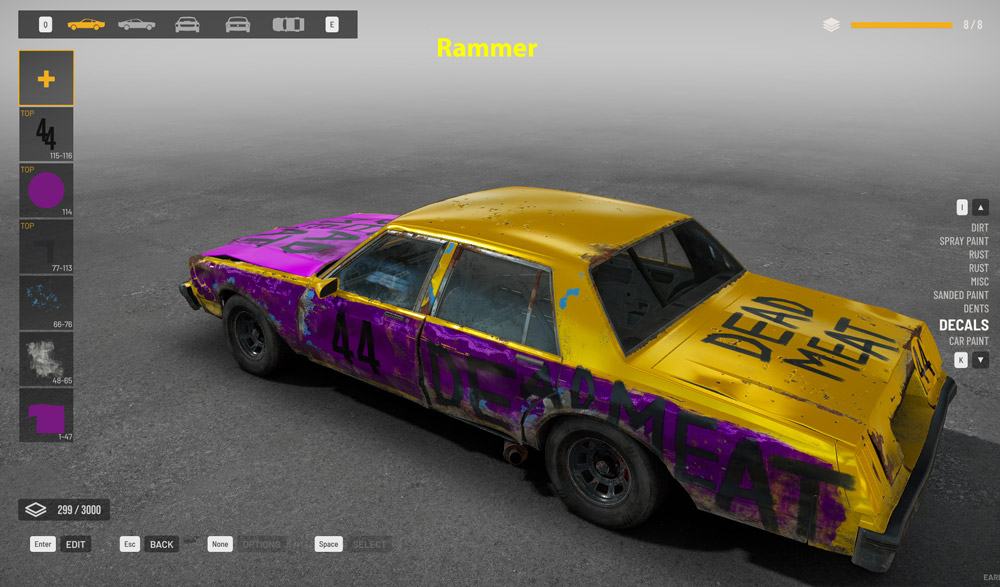Click the down arrow below the category list

981,360
